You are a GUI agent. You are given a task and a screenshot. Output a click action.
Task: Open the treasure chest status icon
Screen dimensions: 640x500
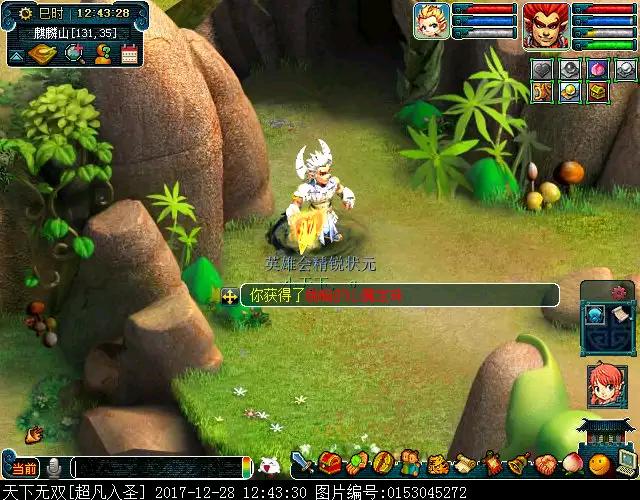click(x=597, y=93)
